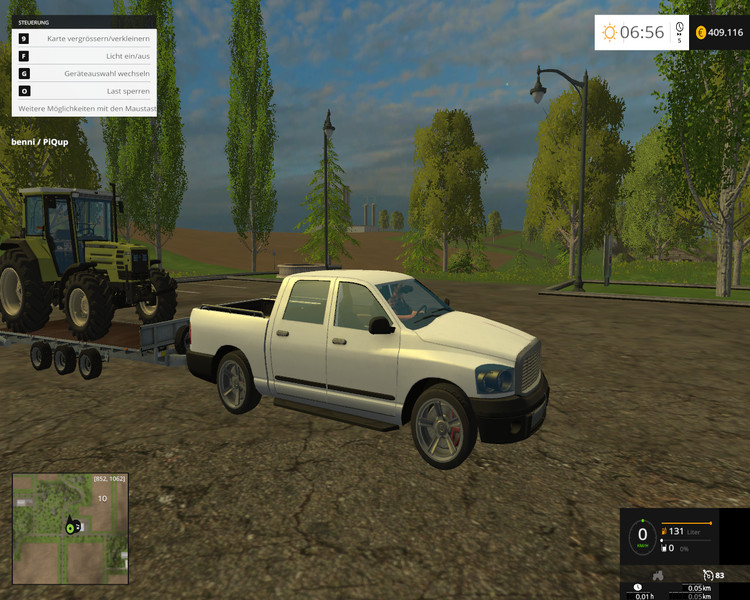Click the orange fuel canister icon
The image size is (750, 600).
(662, 531)
